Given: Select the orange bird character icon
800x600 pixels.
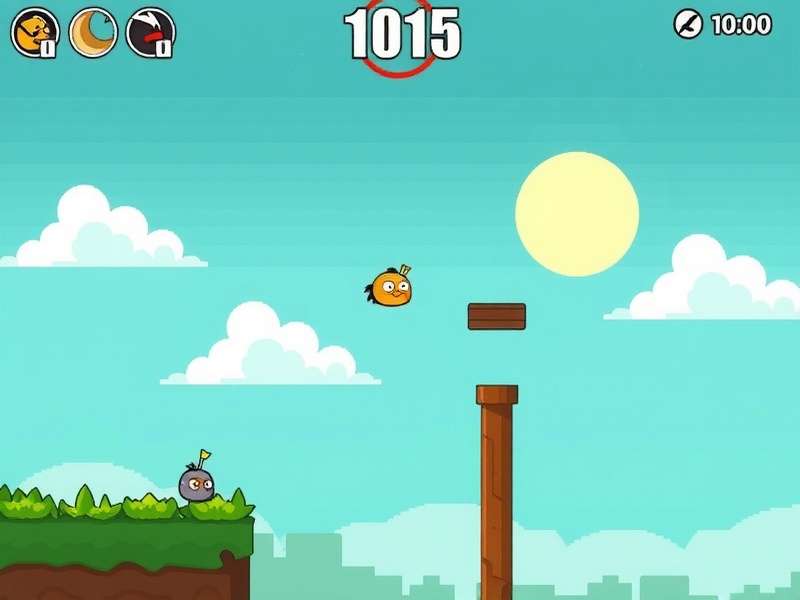Looking at the screenshot, I should [34, 32].
